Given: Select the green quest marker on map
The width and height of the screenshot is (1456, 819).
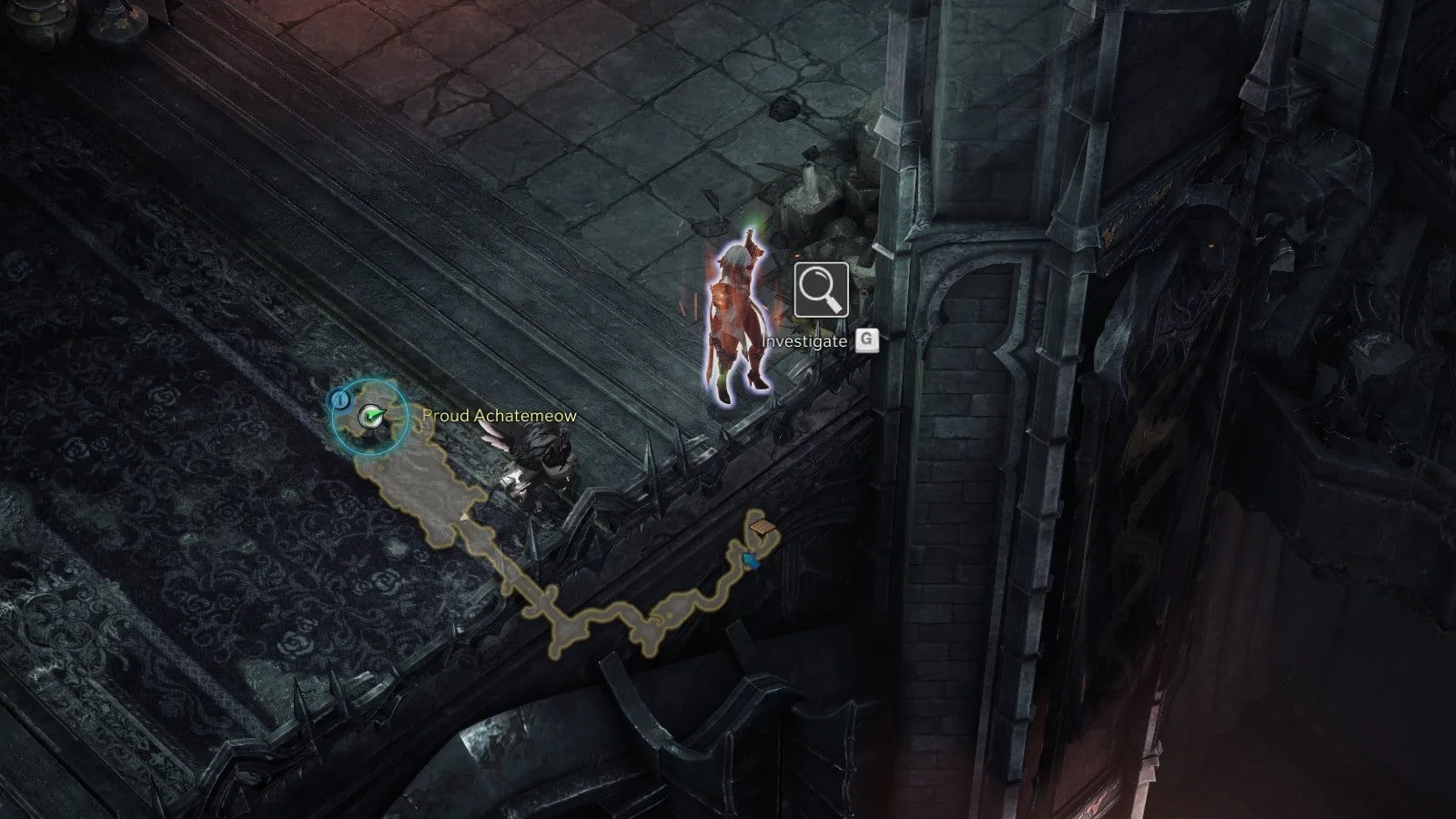Looking at the screenshot, I should [x=369, y=417].
